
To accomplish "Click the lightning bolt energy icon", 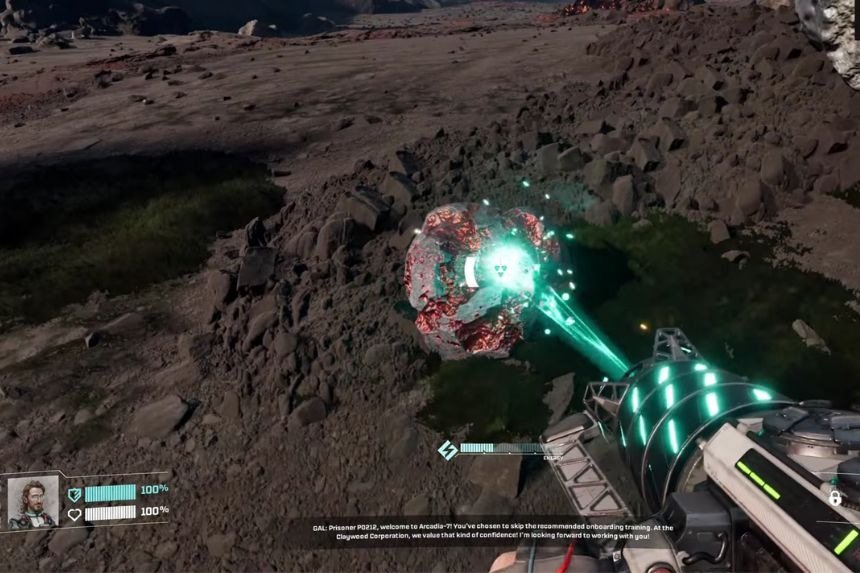I will 447,450.
